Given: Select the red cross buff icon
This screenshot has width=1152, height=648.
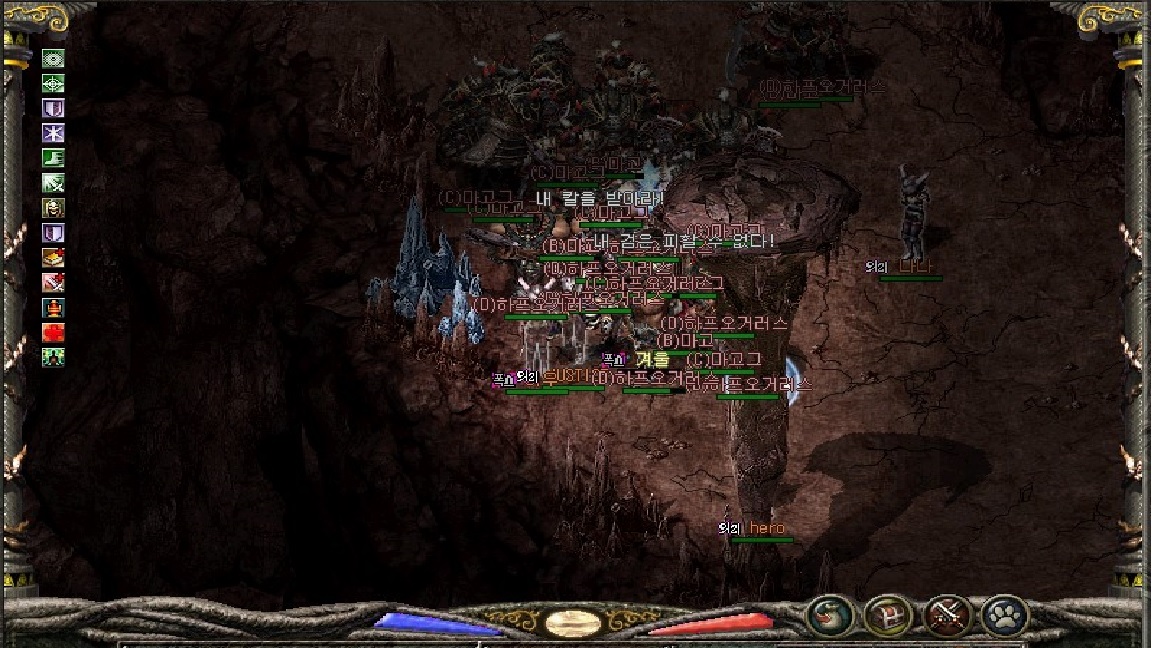Looking at the screenshot, I should click(x=53, y=332).
